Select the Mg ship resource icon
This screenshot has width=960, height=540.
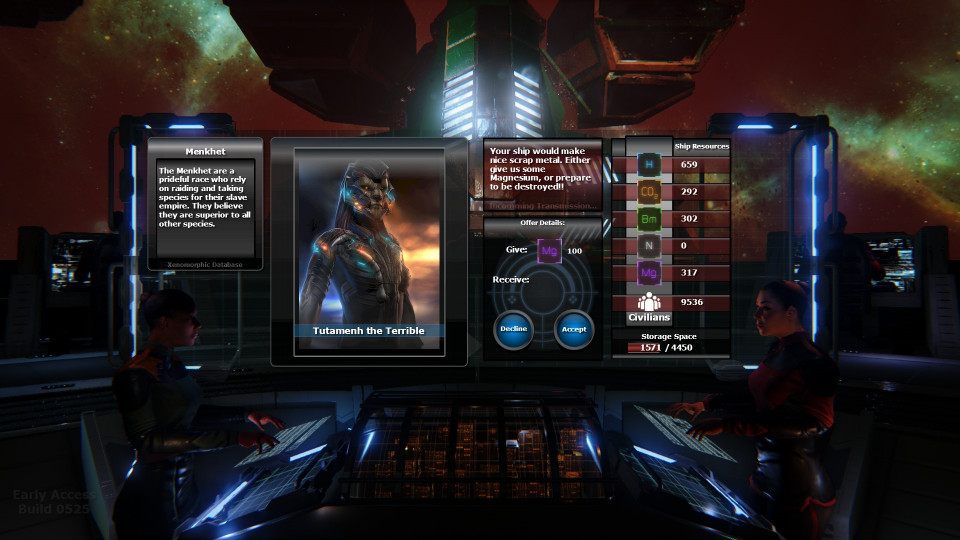649,272
